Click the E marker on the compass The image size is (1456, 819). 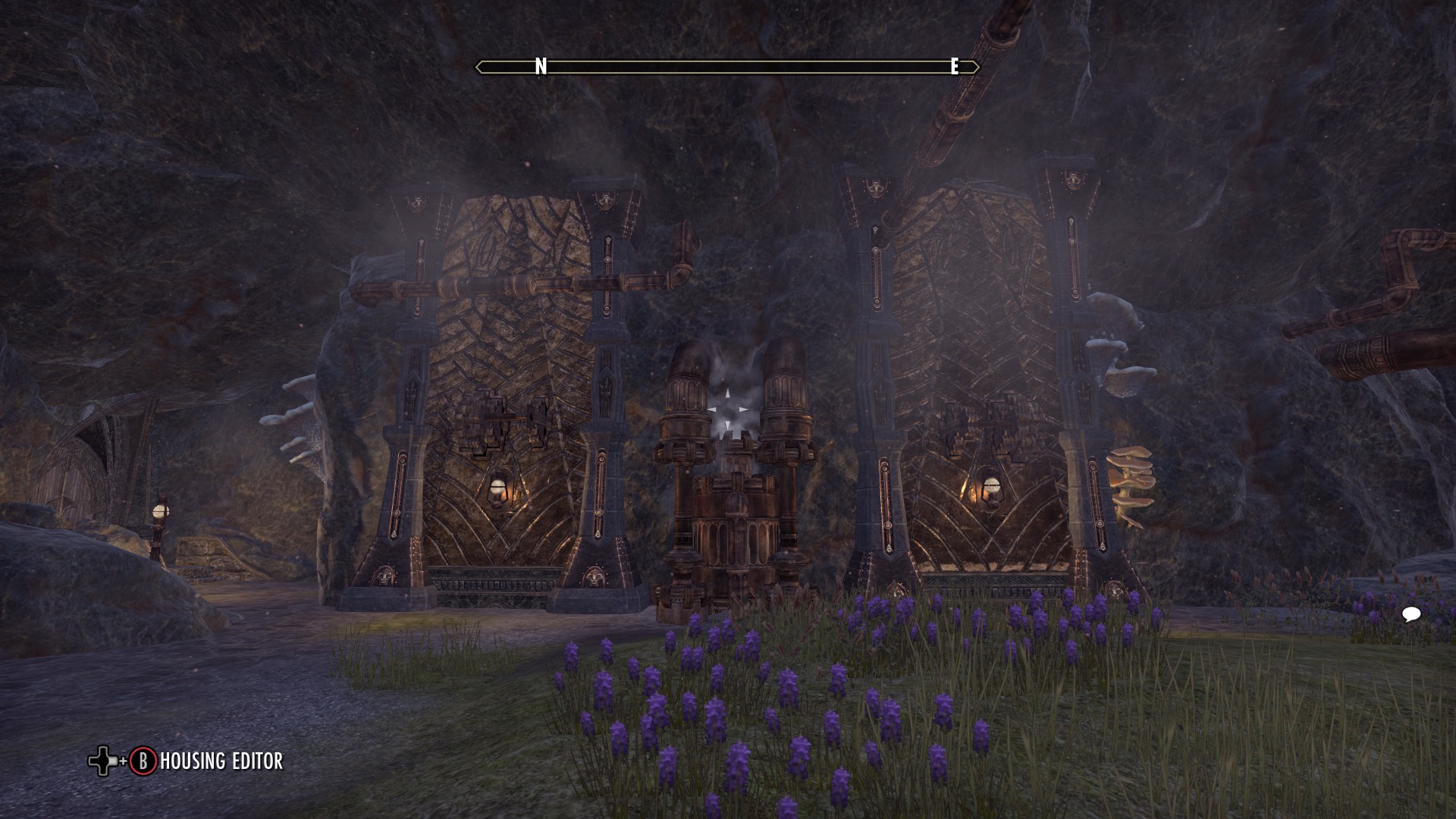954,67
